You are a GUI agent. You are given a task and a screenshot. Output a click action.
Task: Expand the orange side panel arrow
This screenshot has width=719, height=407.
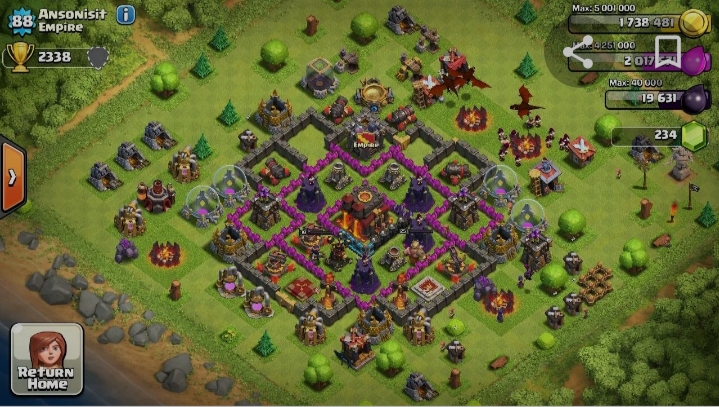(12, 177)
